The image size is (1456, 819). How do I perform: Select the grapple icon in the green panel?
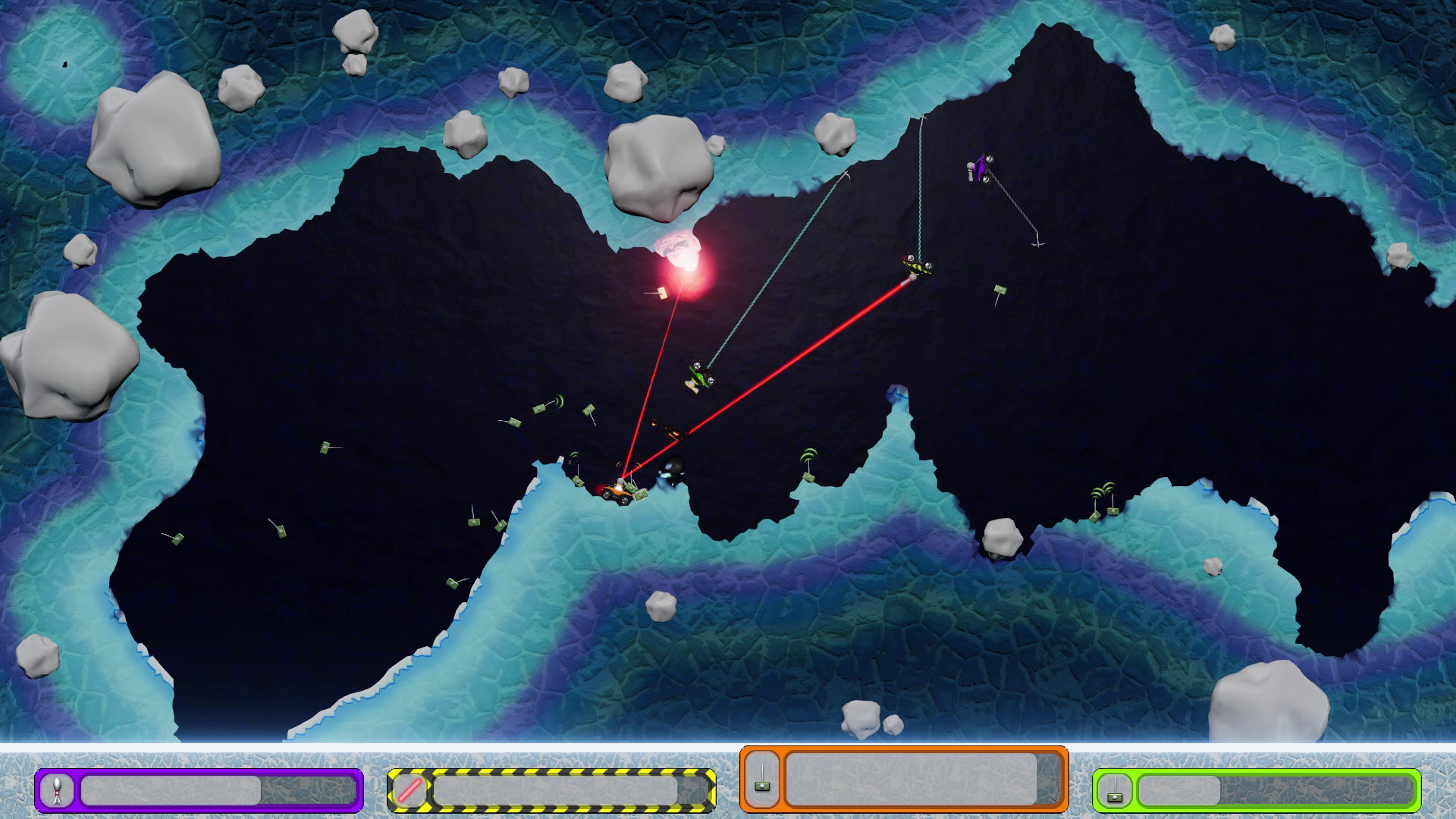[x=1114, y=796]
